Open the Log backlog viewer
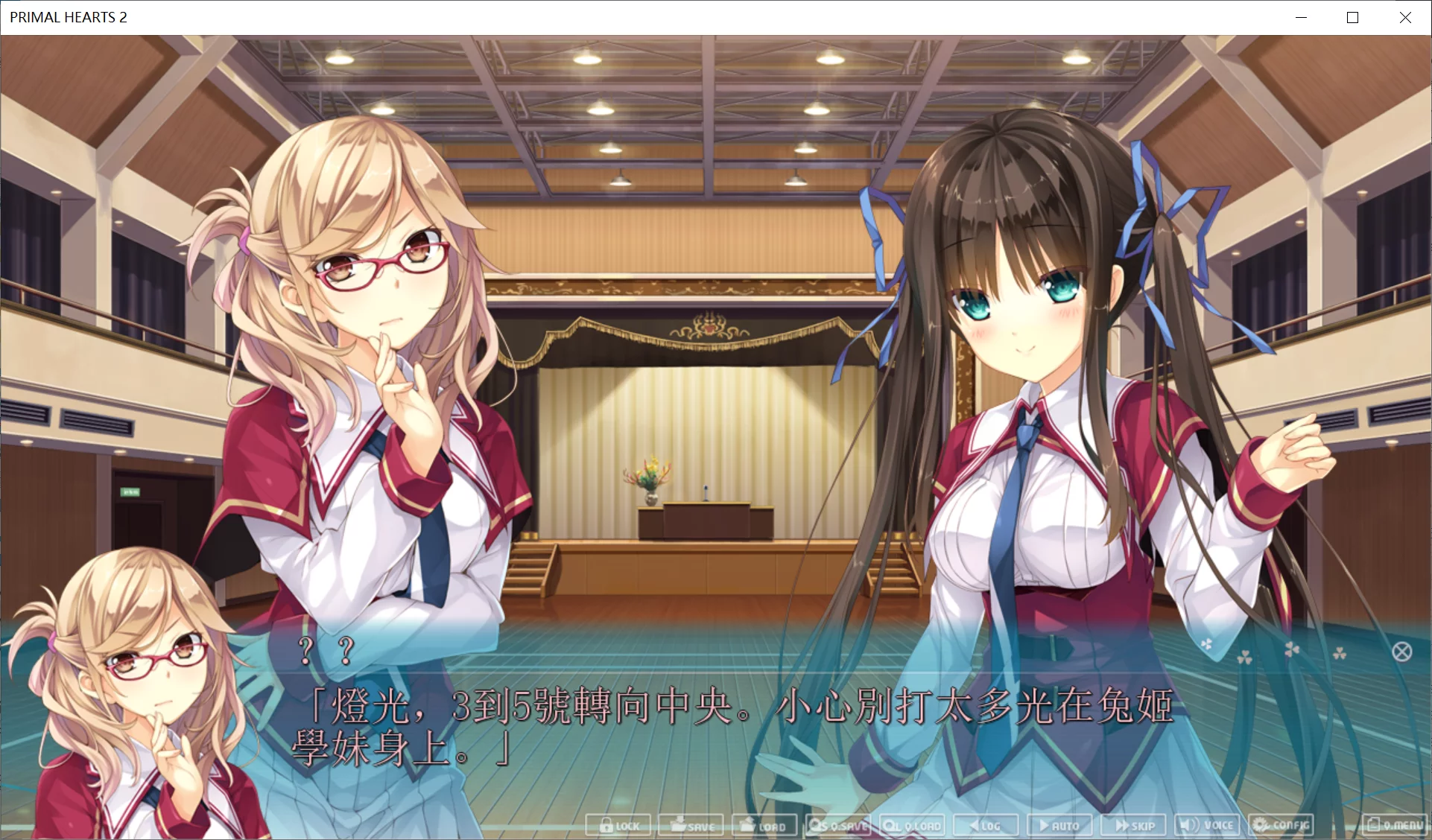 985,825
